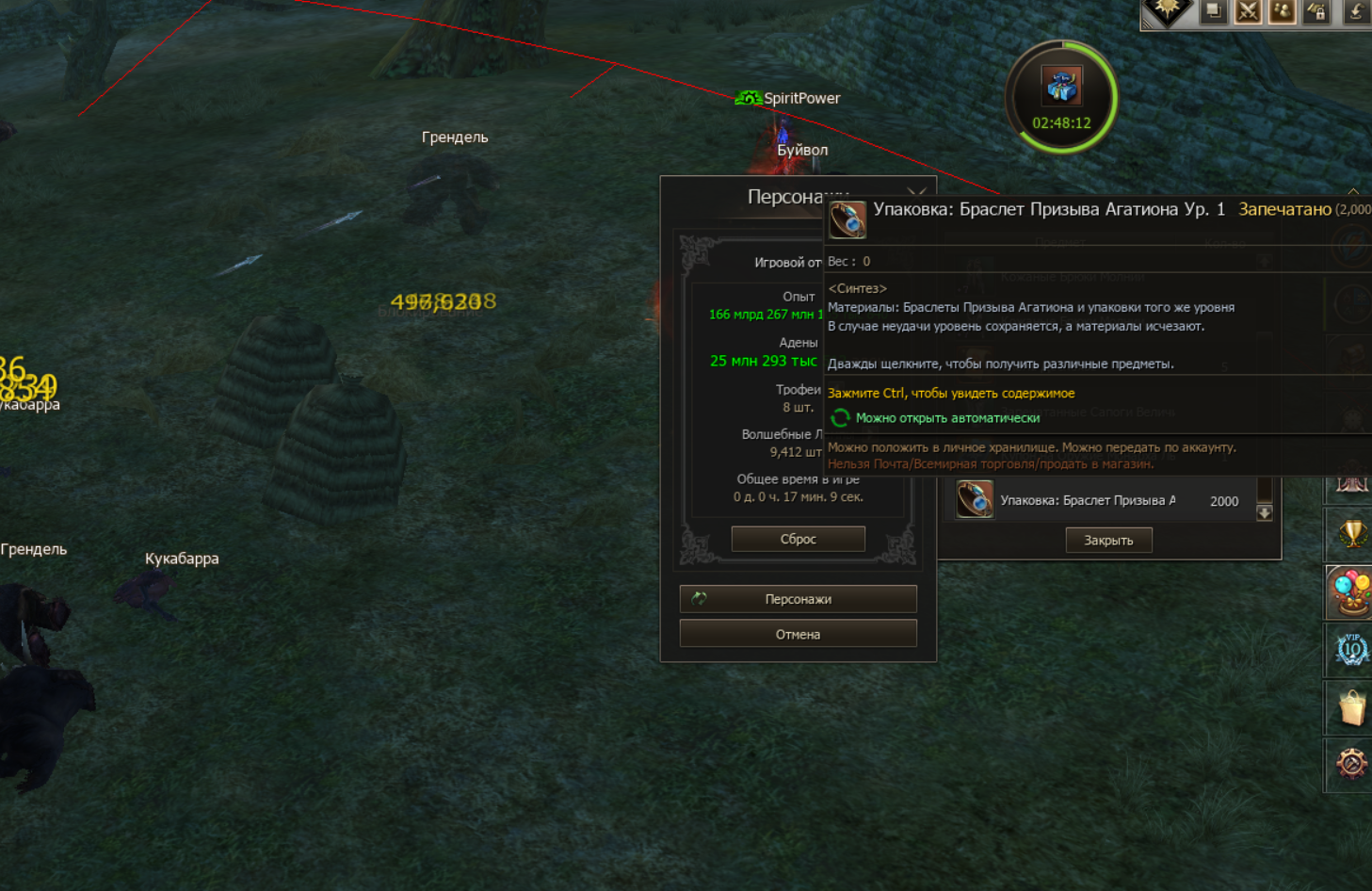
Task: Choose Отмена to cancel the dialog
Action: pyautogui.click(x=798, y=635)
